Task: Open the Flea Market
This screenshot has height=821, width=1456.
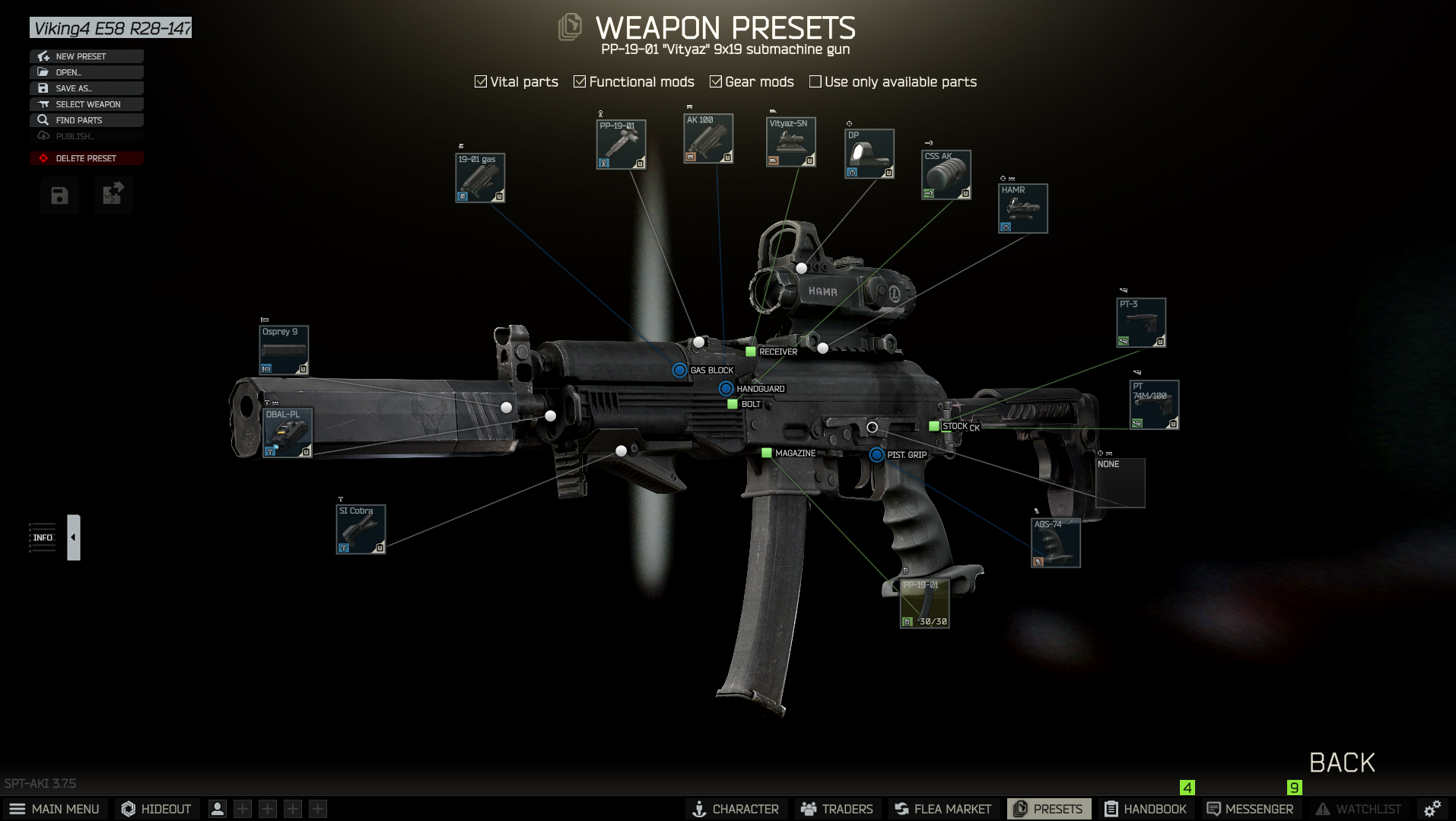Action: coord(943,809)
